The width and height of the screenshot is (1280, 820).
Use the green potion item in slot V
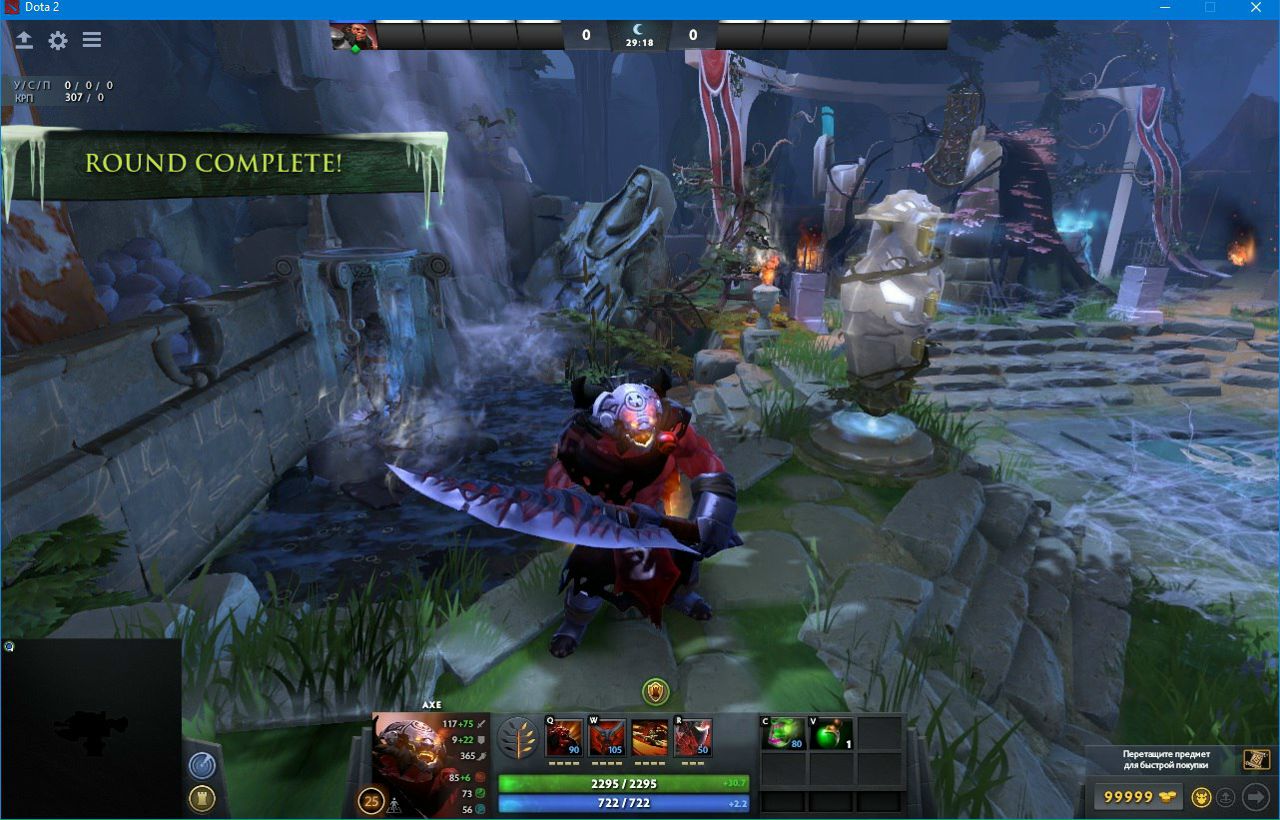click(x=831, y=733)
